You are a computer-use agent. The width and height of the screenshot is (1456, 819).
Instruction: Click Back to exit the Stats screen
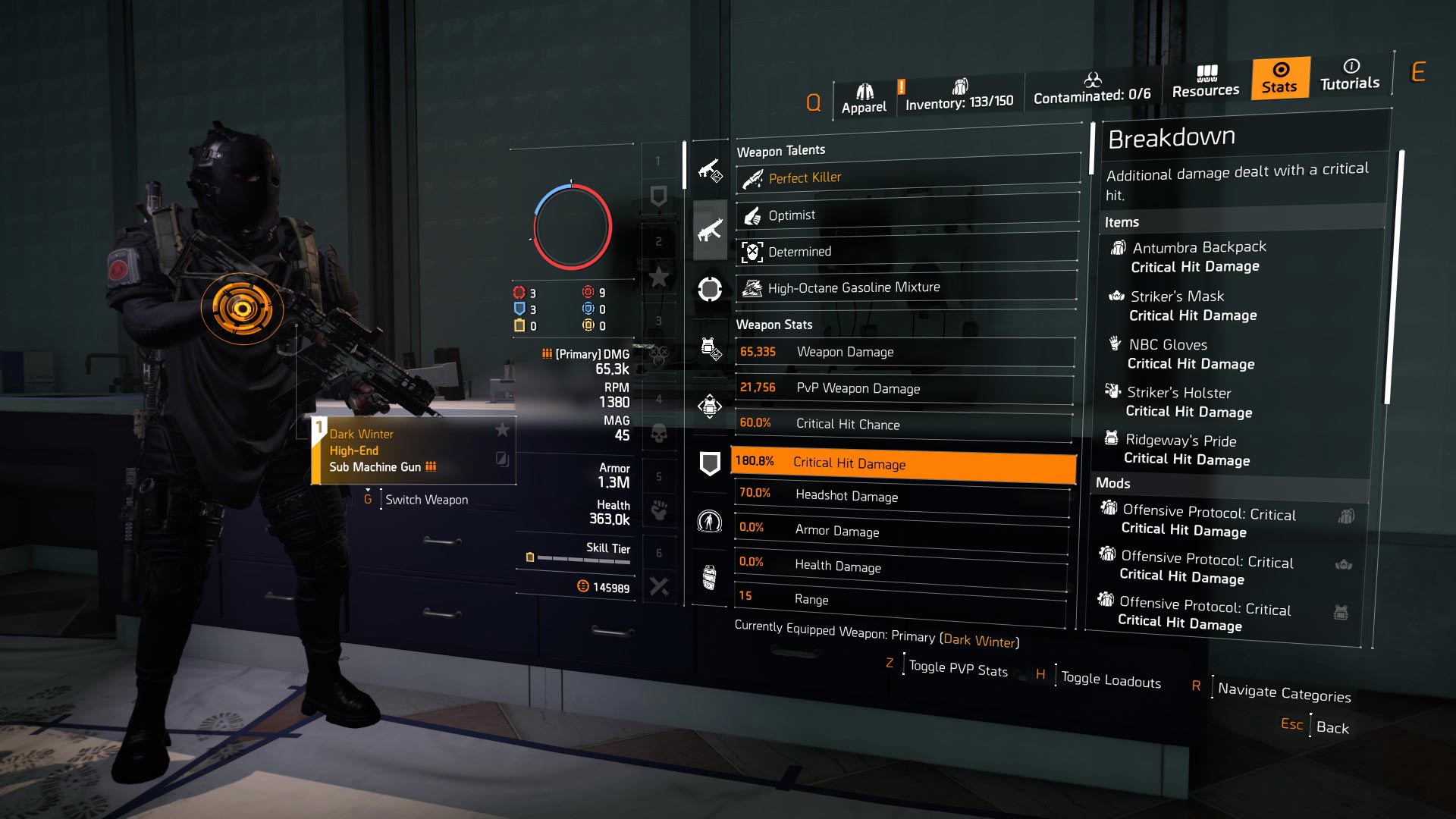[1332, 728]
